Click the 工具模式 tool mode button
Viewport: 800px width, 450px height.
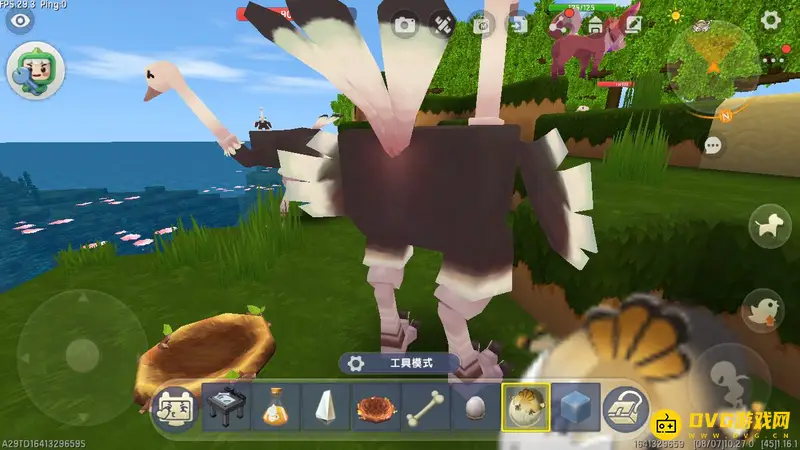pos(399,364)
